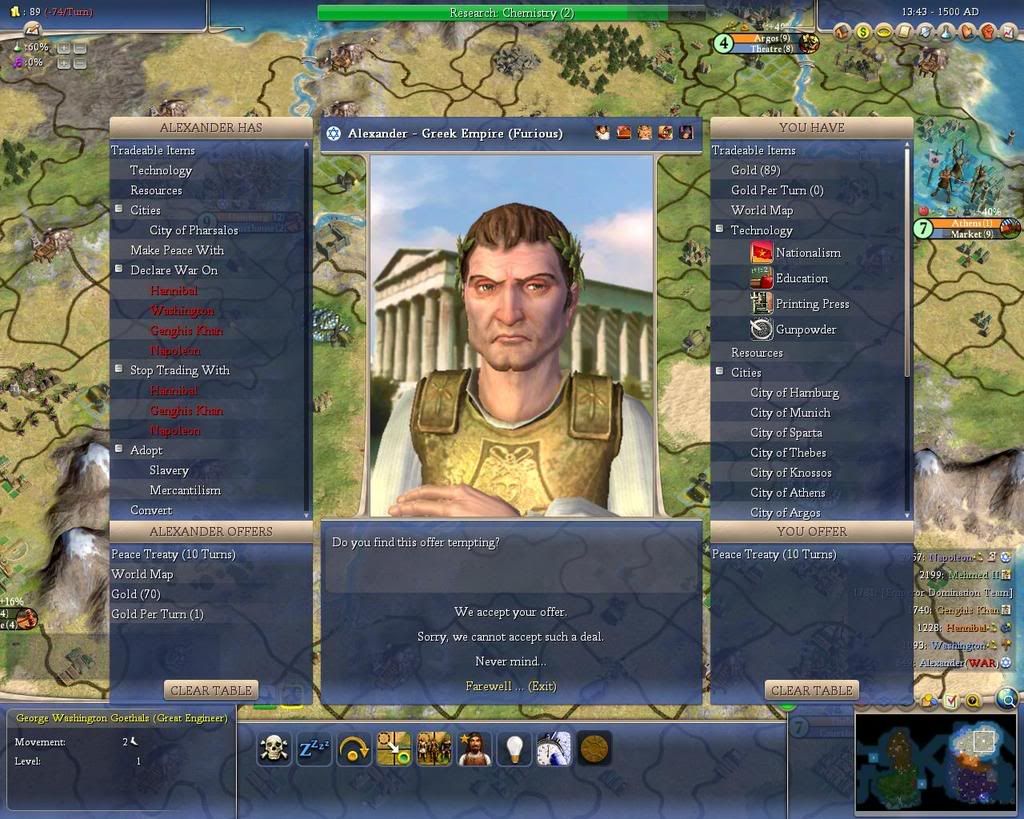Offer Gunpowder technology in the trade

[805, 329]
